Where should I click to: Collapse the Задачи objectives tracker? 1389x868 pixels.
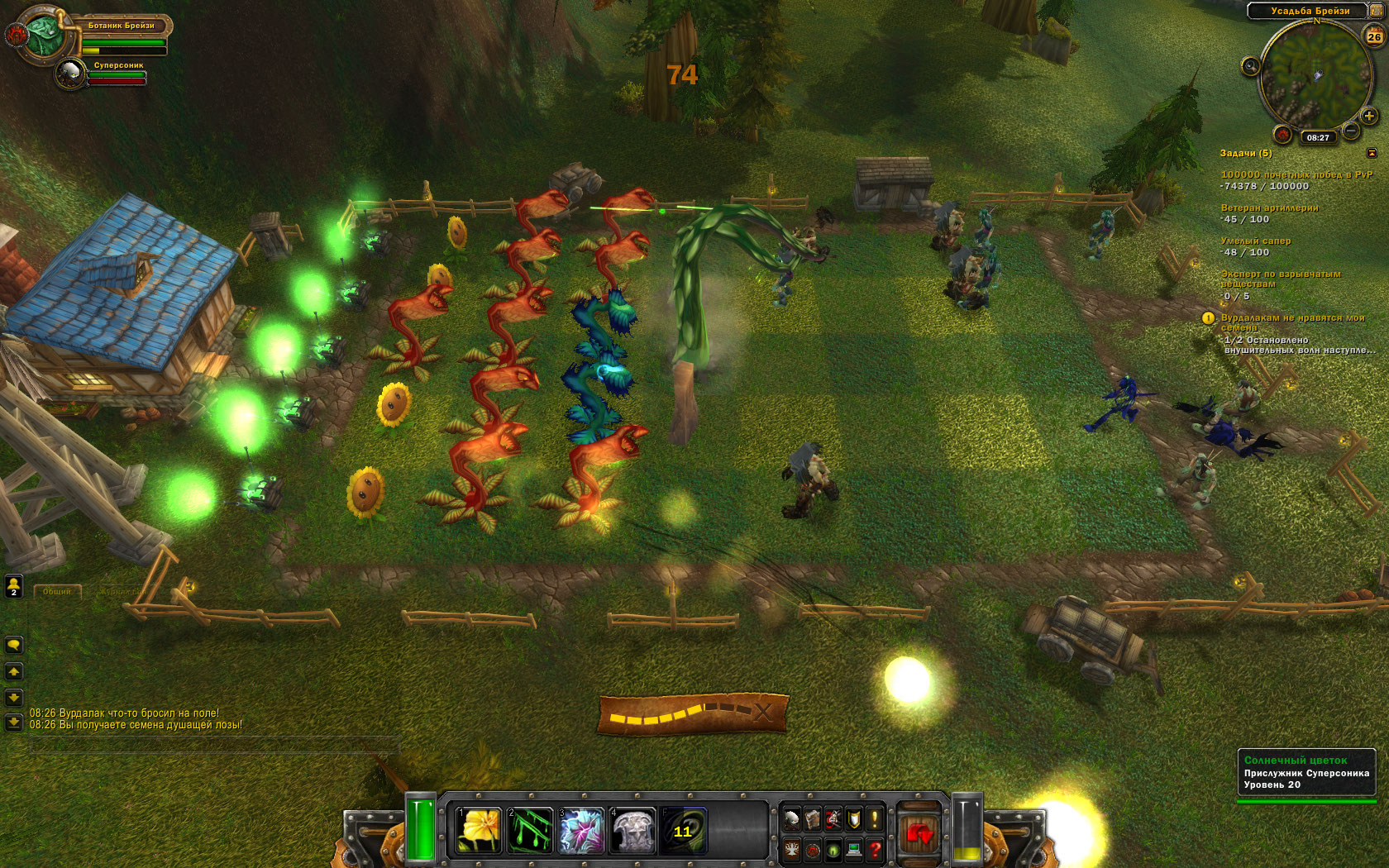coord(1372,153)
